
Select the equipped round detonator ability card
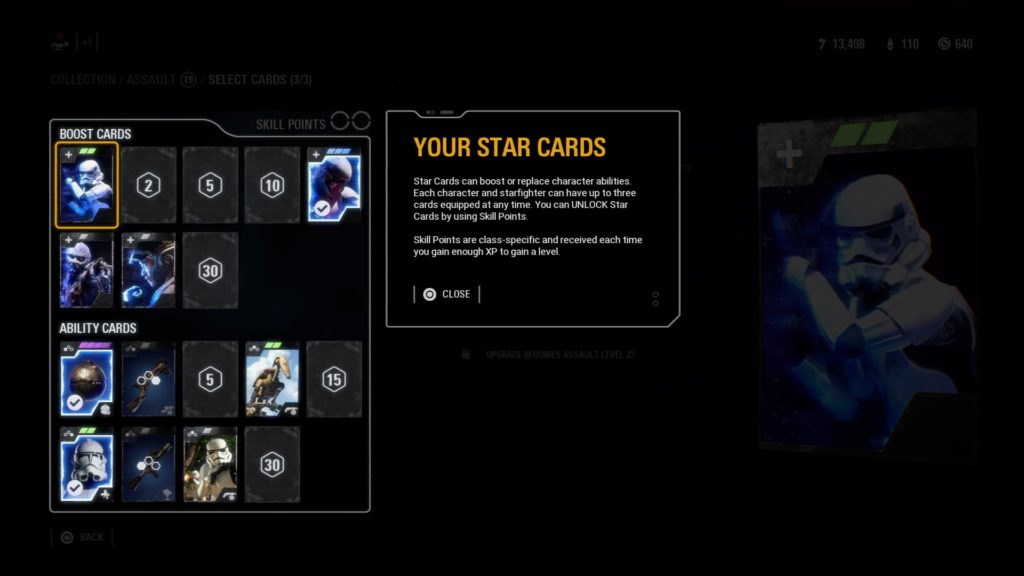[87, 379]
